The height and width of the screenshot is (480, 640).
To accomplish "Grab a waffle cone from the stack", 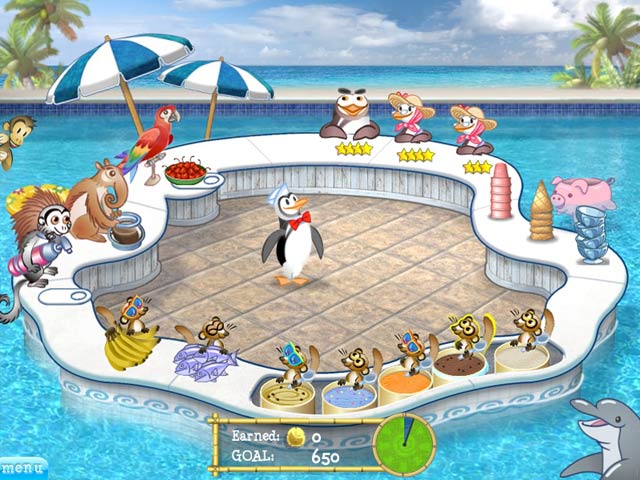I will pyautogui.click(x=541, y=211).
